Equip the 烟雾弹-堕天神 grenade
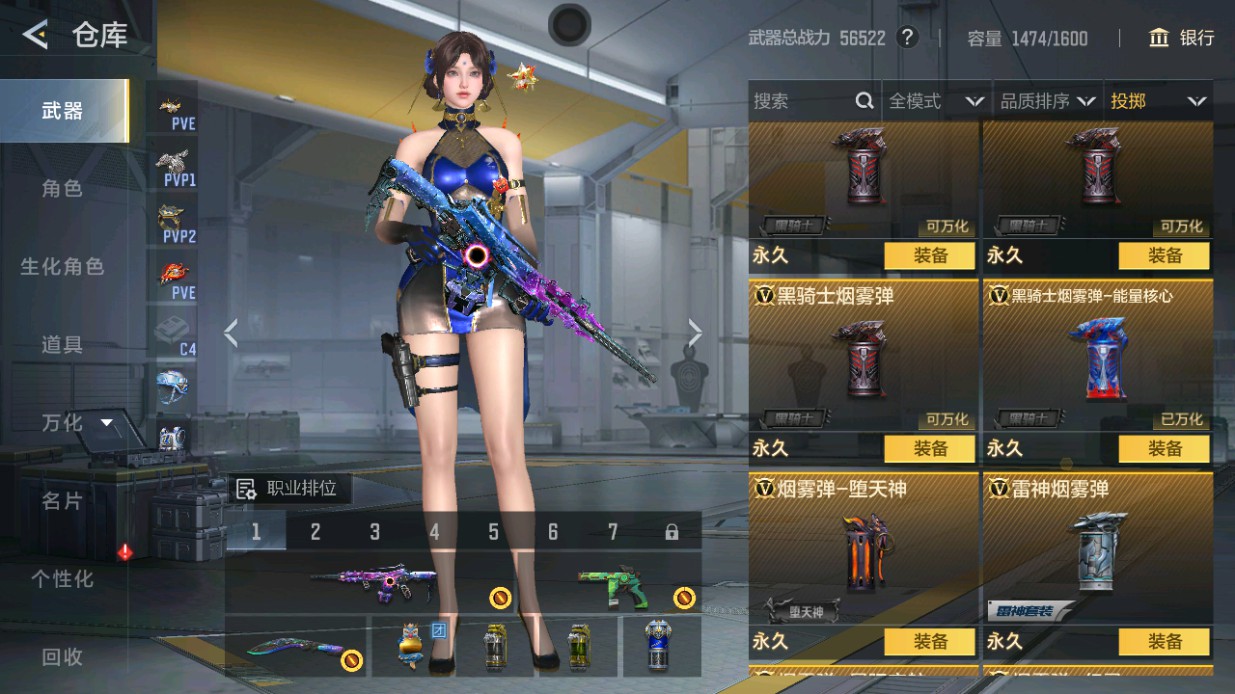 [x=929, y=641]
